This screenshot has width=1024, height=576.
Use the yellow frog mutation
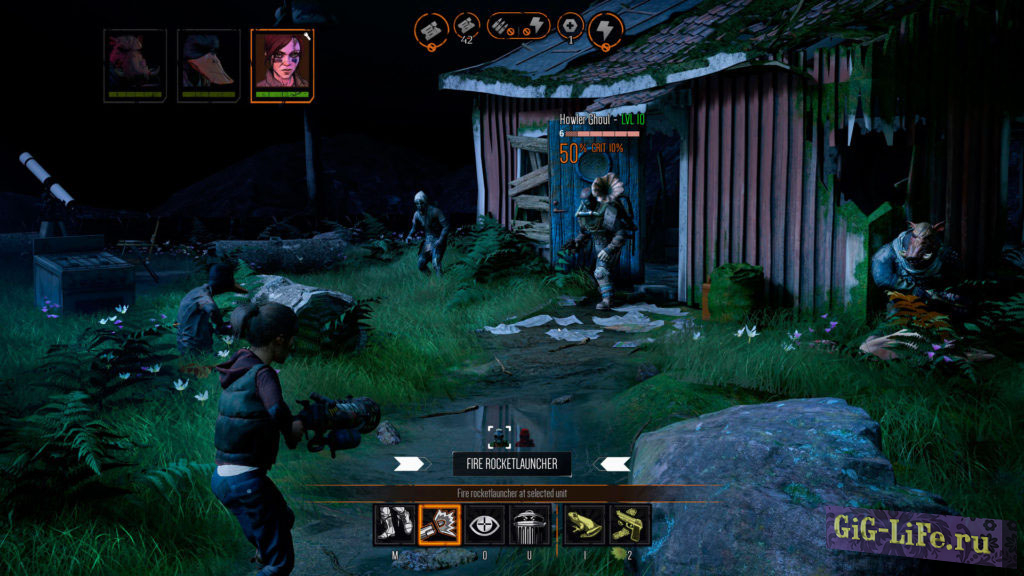point(584,525)
